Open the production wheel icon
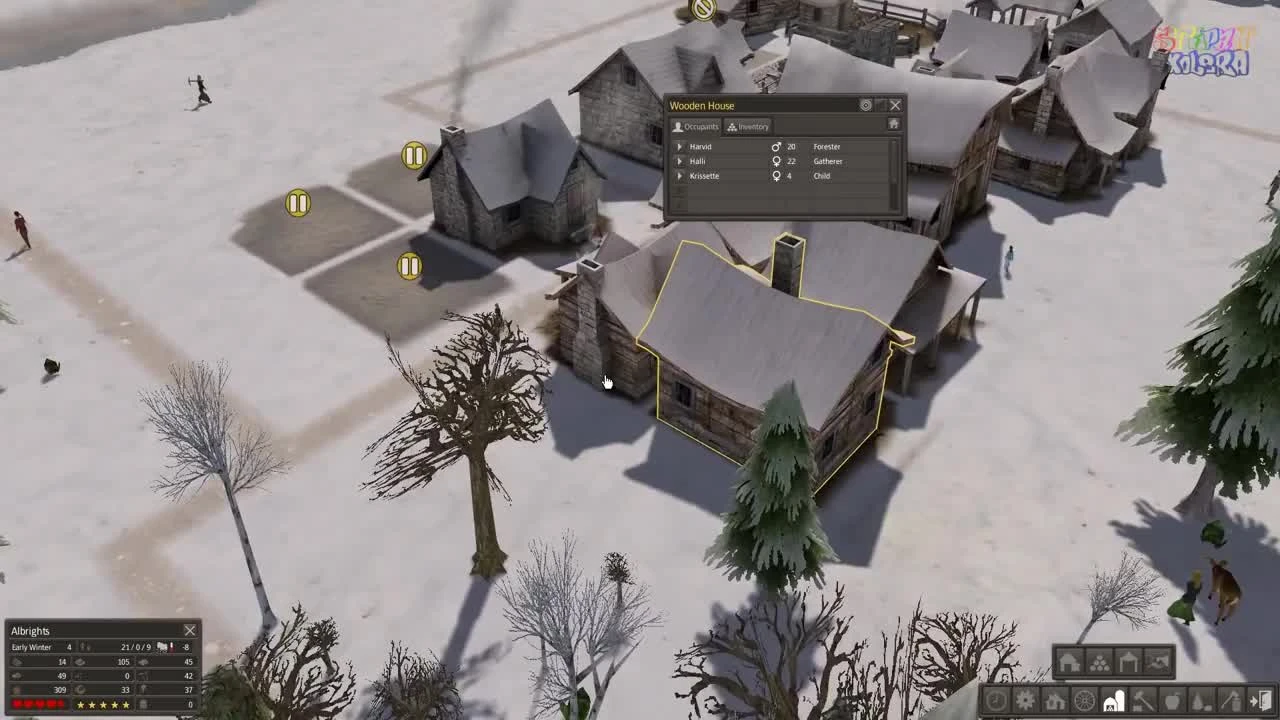 coord(1084,701)
